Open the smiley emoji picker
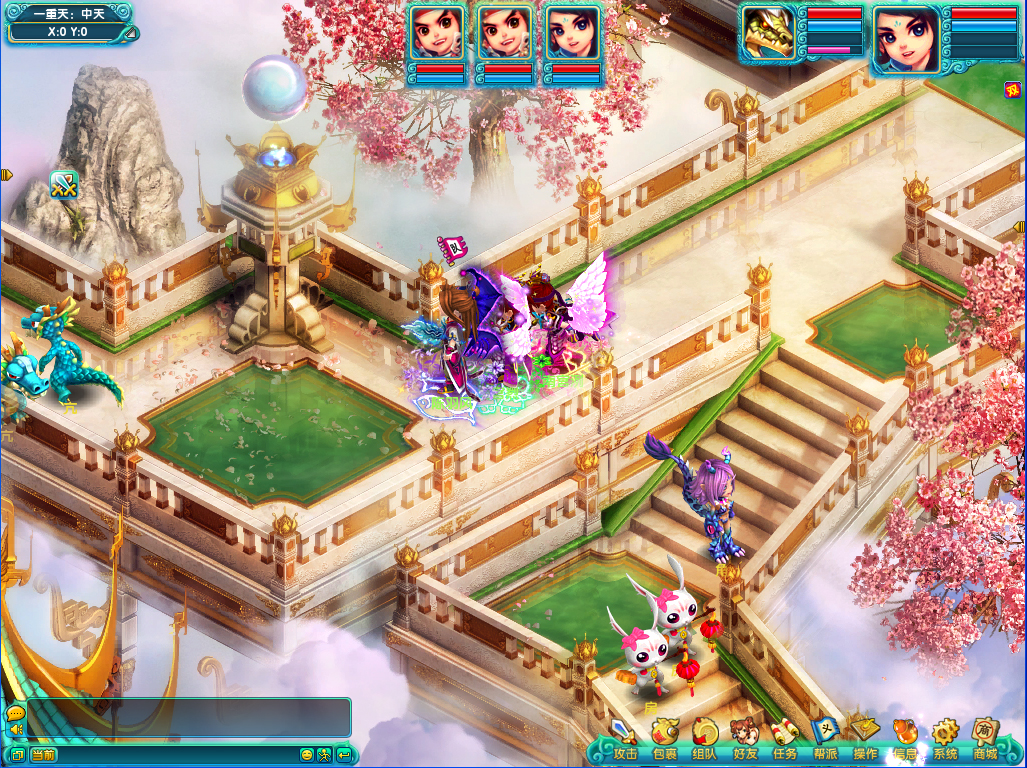 [307, 754]
